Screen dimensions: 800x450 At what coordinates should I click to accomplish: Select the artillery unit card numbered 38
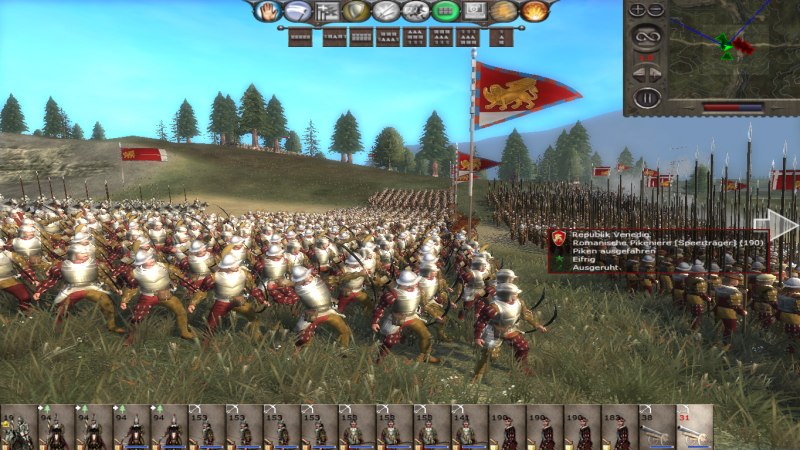pyautogui.click(x=656, y=427)
